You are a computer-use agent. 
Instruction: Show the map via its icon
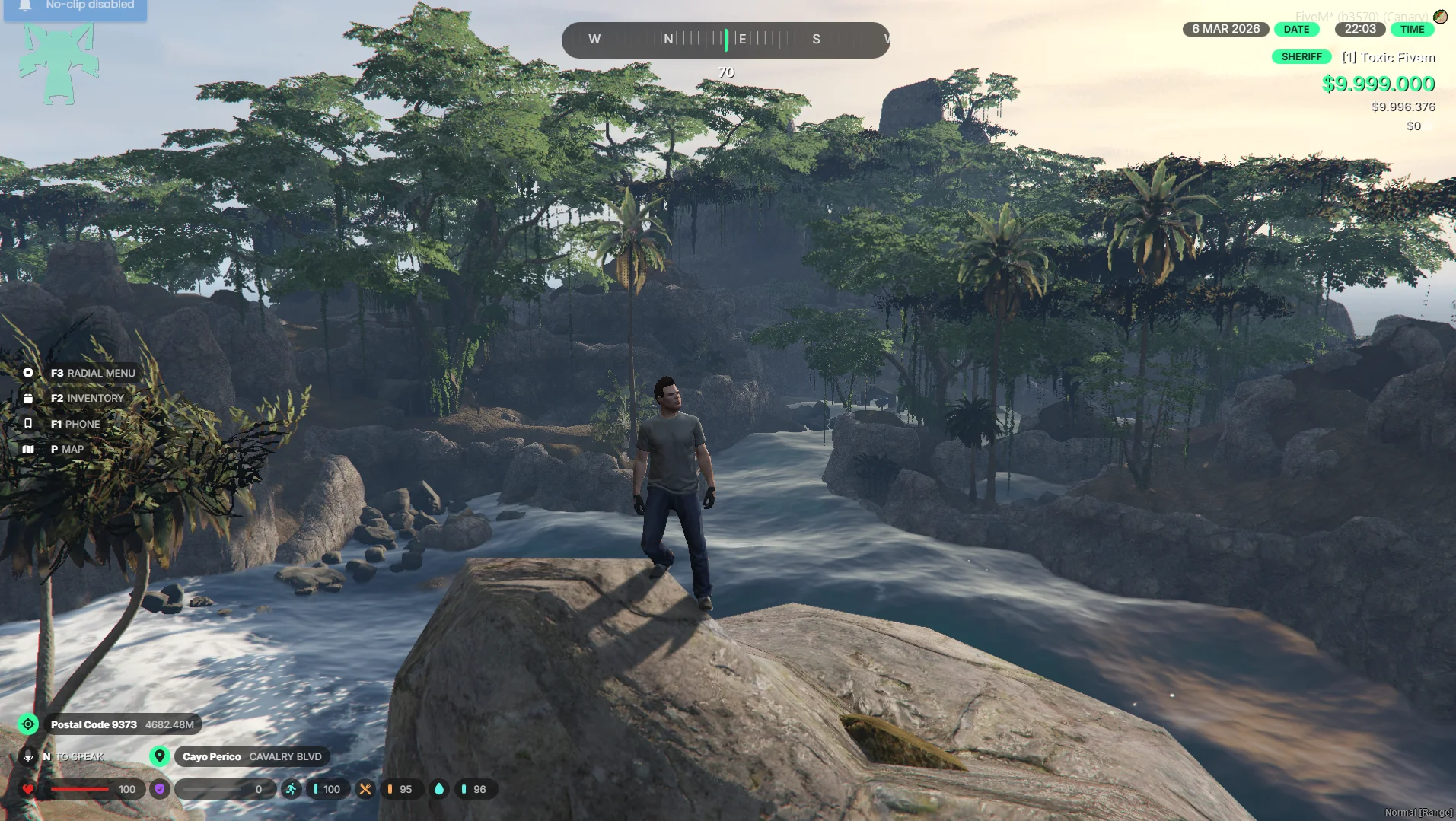28,449
